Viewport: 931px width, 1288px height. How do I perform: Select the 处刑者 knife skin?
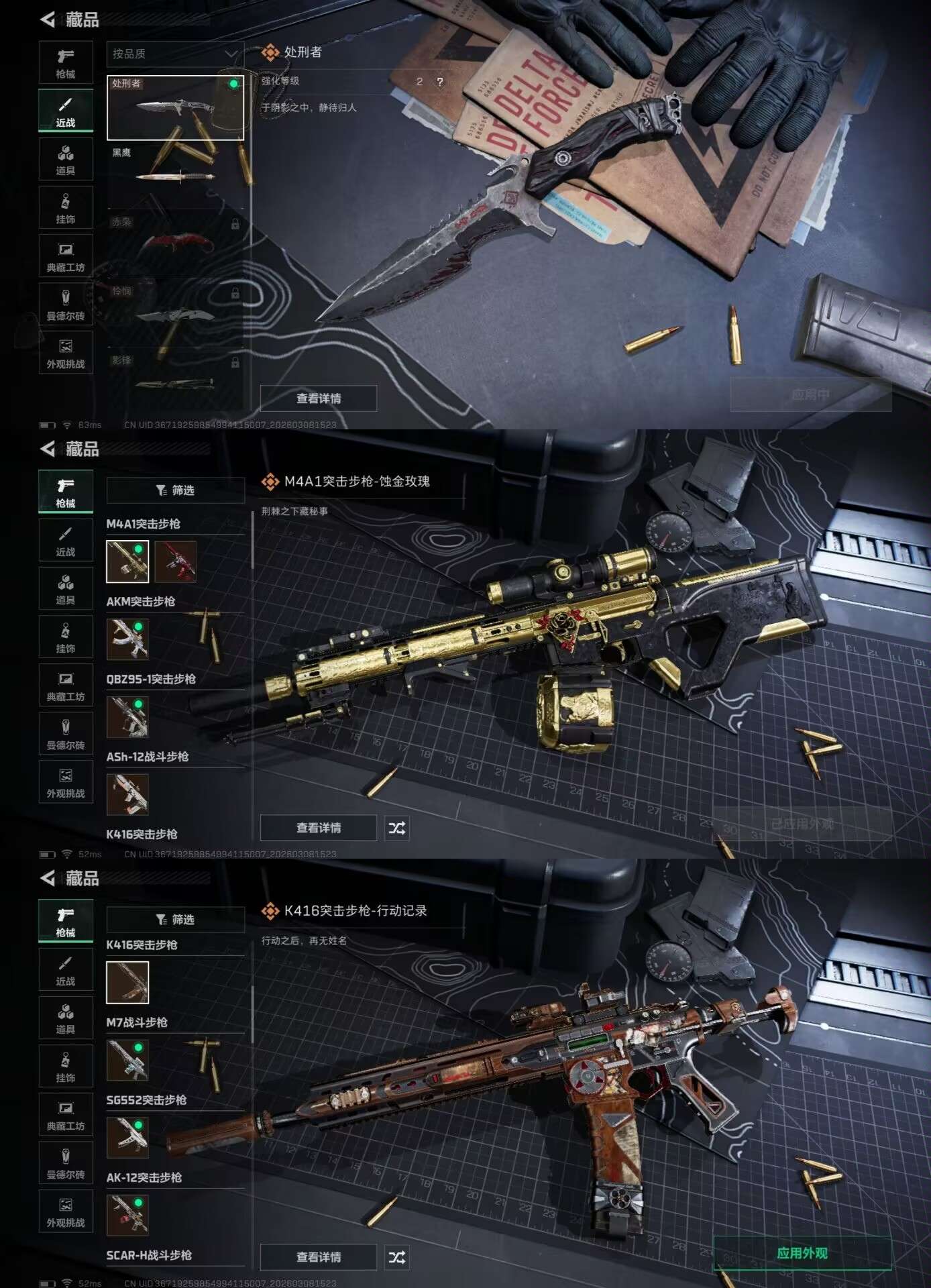coord(175,107)
